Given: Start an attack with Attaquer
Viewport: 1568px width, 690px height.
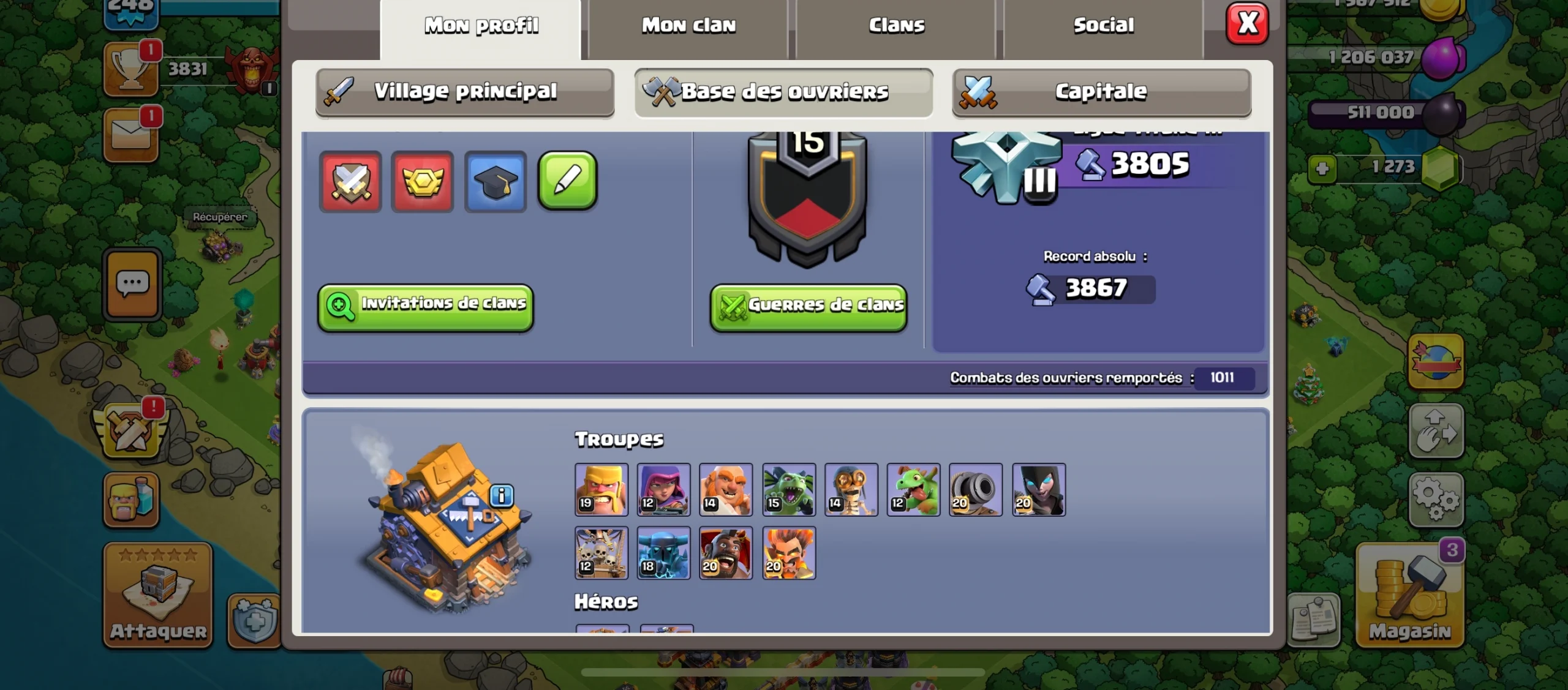Looking at the screenshot, I should click(x=158, y=595).
